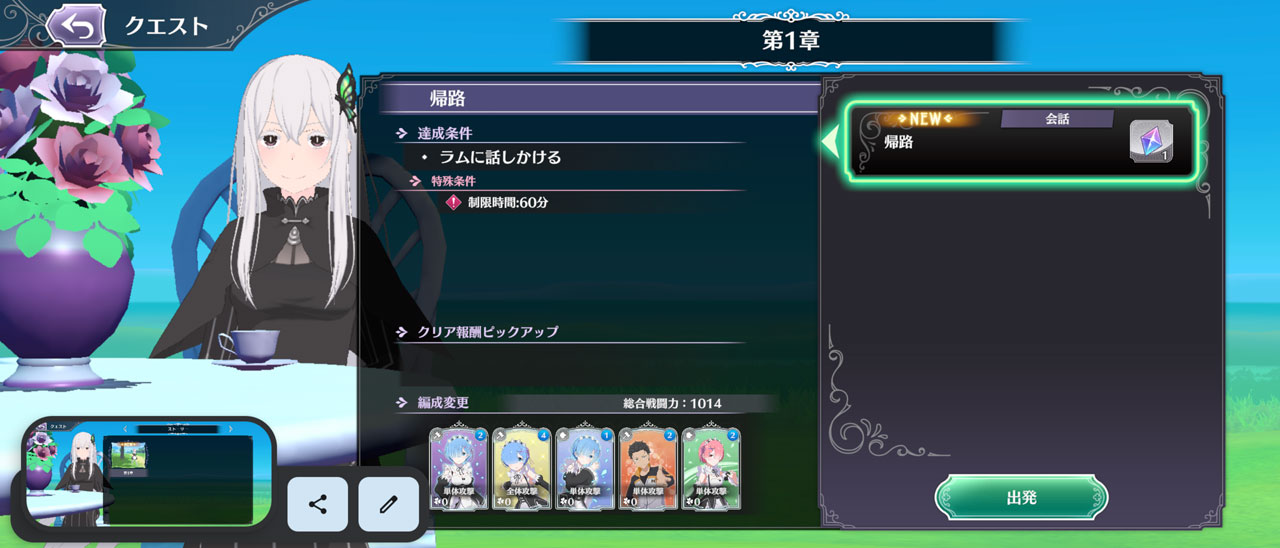This screenshot has height=548, width=1280.
Task: Pick the blue Rem card with cost 1
Action: coord(584,468)
